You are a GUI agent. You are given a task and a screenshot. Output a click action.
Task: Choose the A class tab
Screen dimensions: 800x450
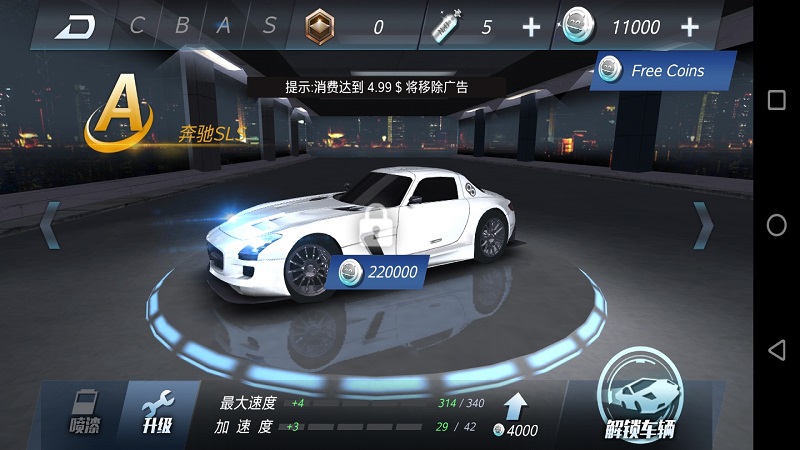coord(225,26)
